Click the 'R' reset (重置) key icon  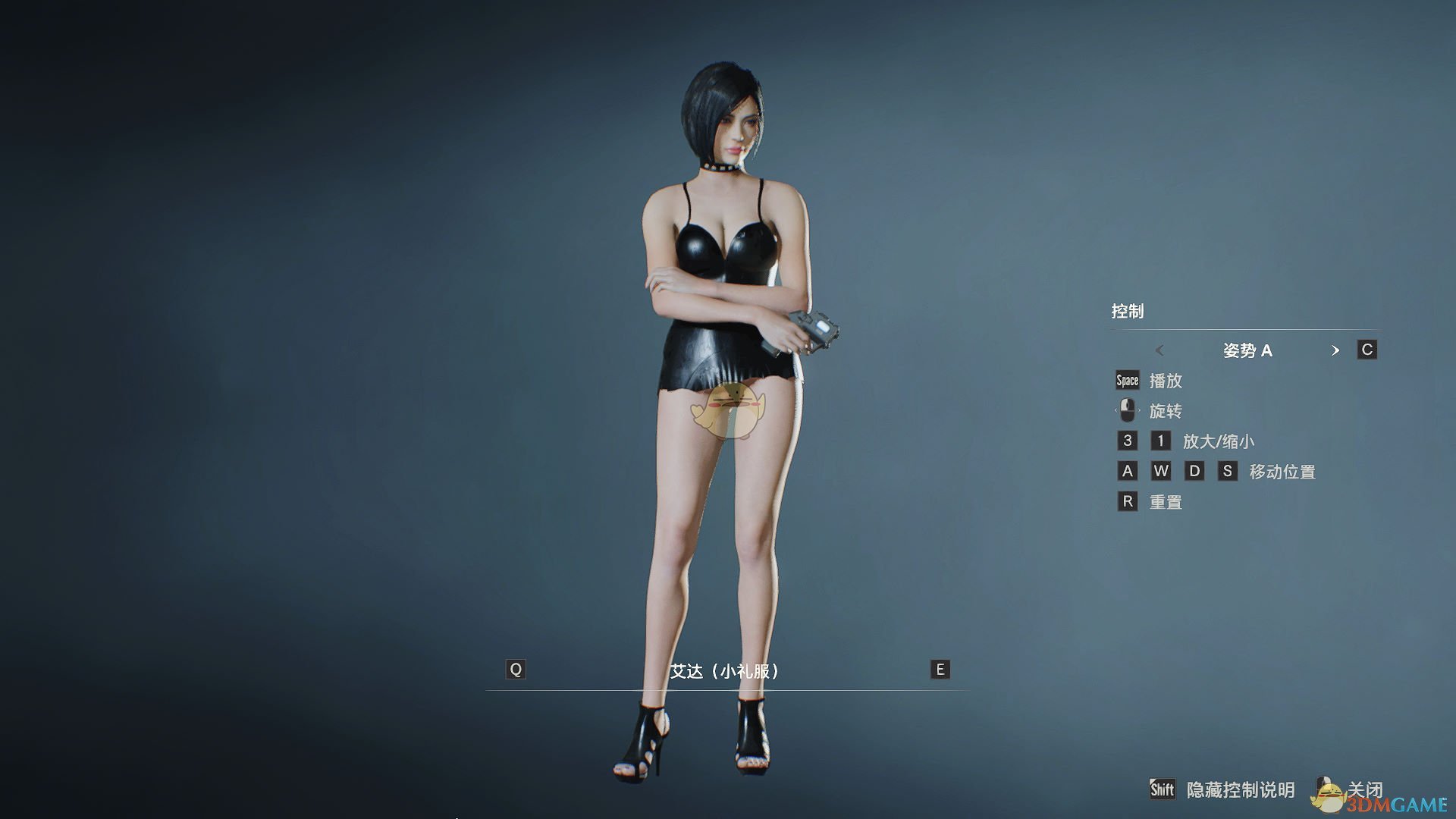(1127, 501)
